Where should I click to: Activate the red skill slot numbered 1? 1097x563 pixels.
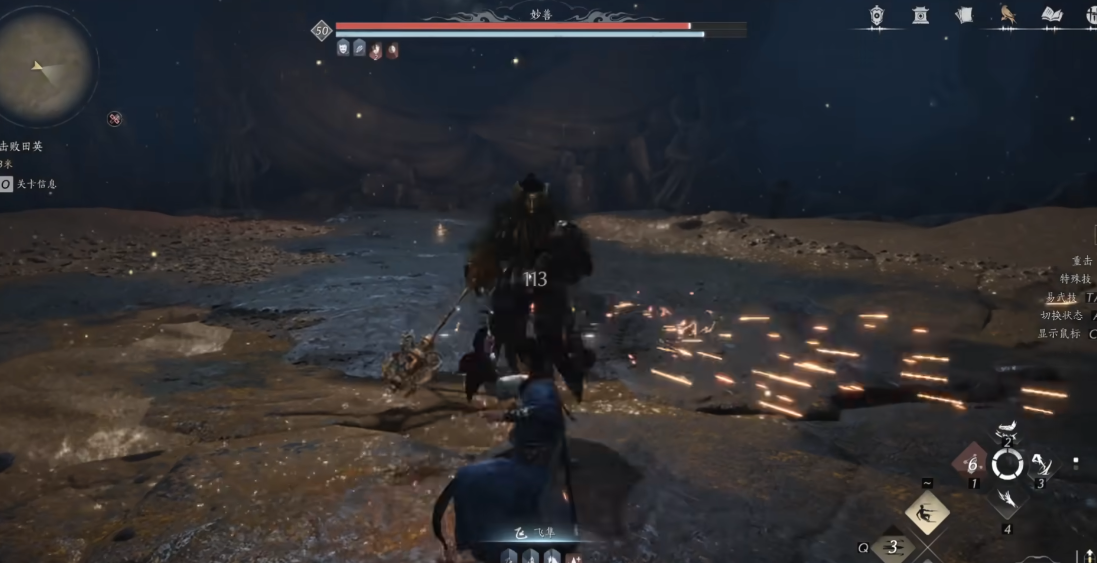970,464
